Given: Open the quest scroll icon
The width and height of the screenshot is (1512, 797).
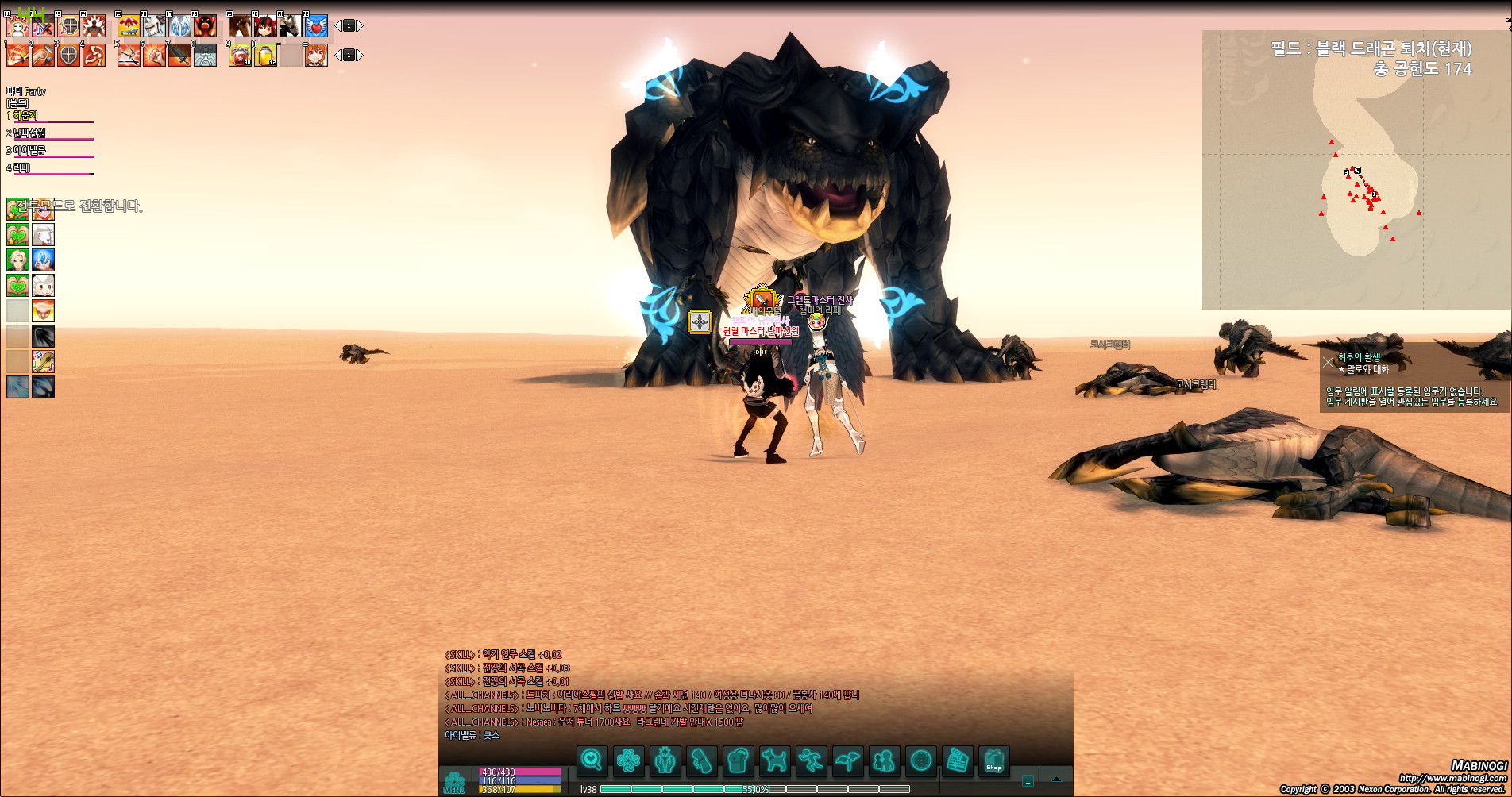Looking at the screenshot, I should point(702,760).
